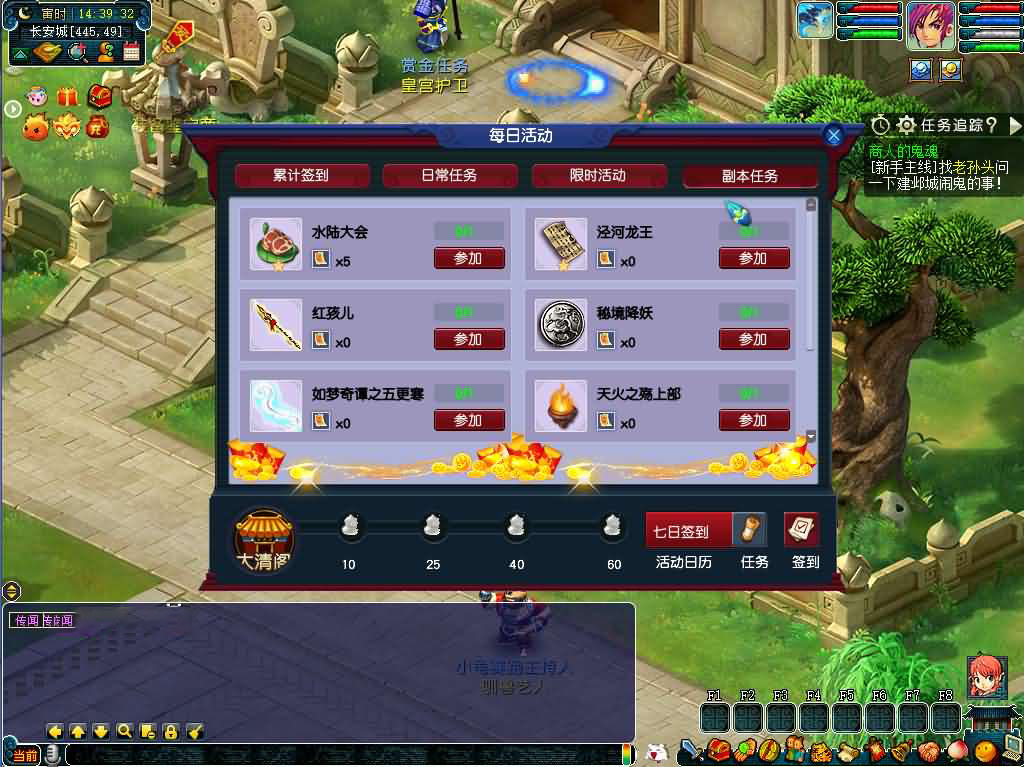Viewport: 1024px width, 767px height.
Task: Open the 七日签到 seven-day sign-in
Action: pos(688,531)
